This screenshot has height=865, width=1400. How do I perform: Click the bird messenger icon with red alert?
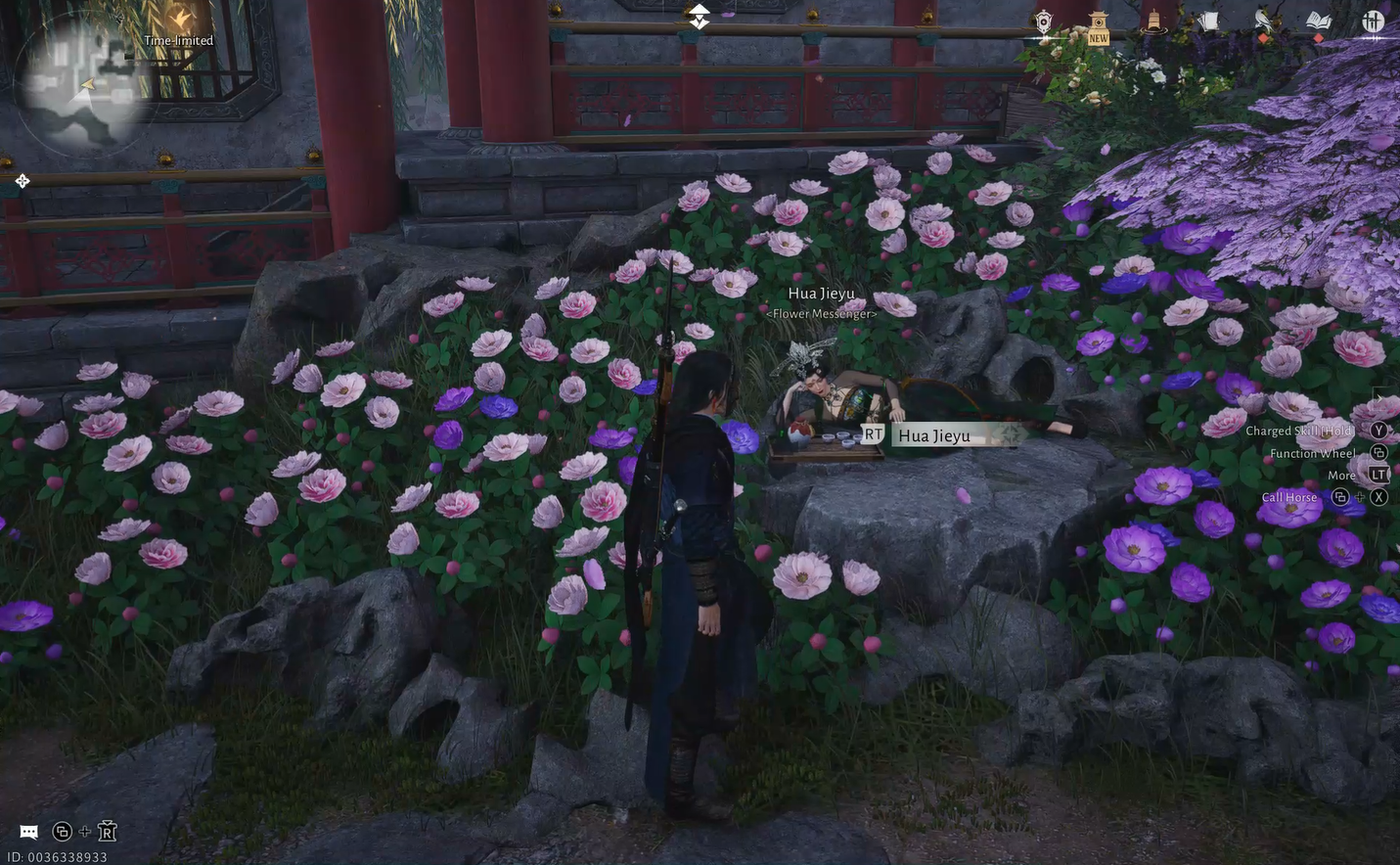click(x=1264, y=20)
